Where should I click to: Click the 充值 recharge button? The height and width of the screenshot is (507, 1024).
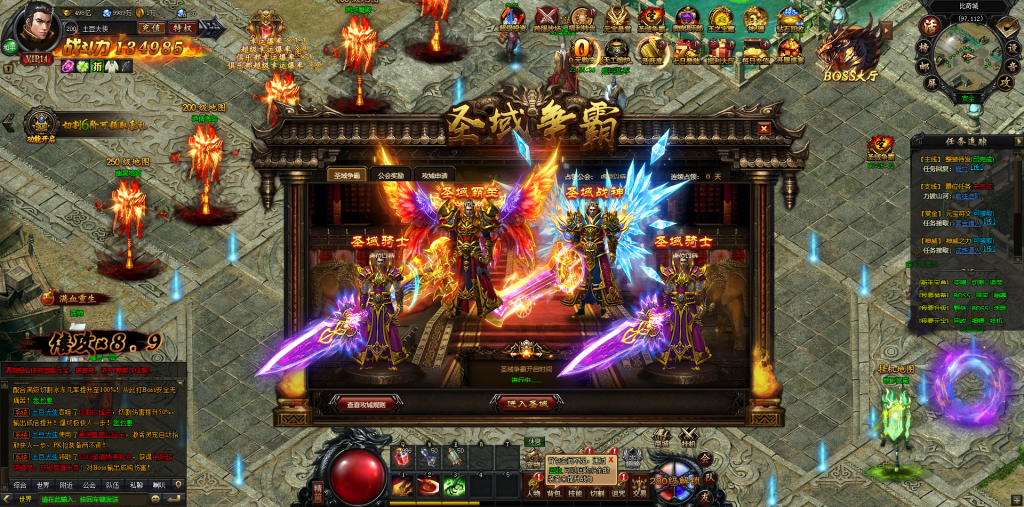(x=150, y=28)
